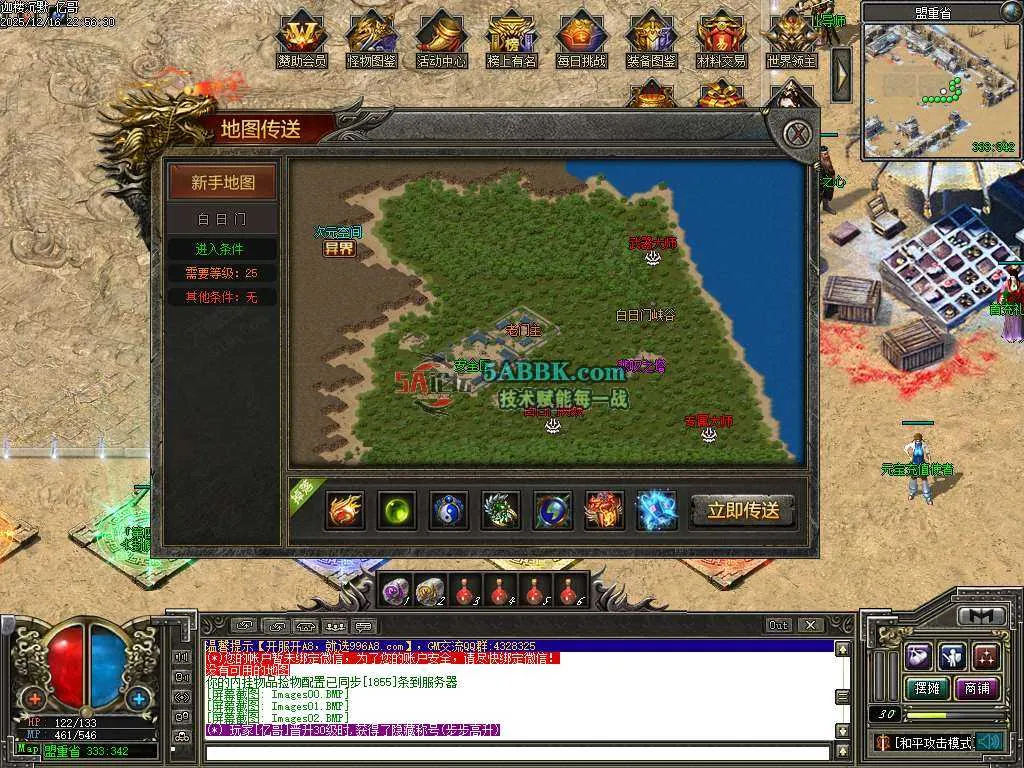Close the 地图传送 teleport window

tap(796, 134)
